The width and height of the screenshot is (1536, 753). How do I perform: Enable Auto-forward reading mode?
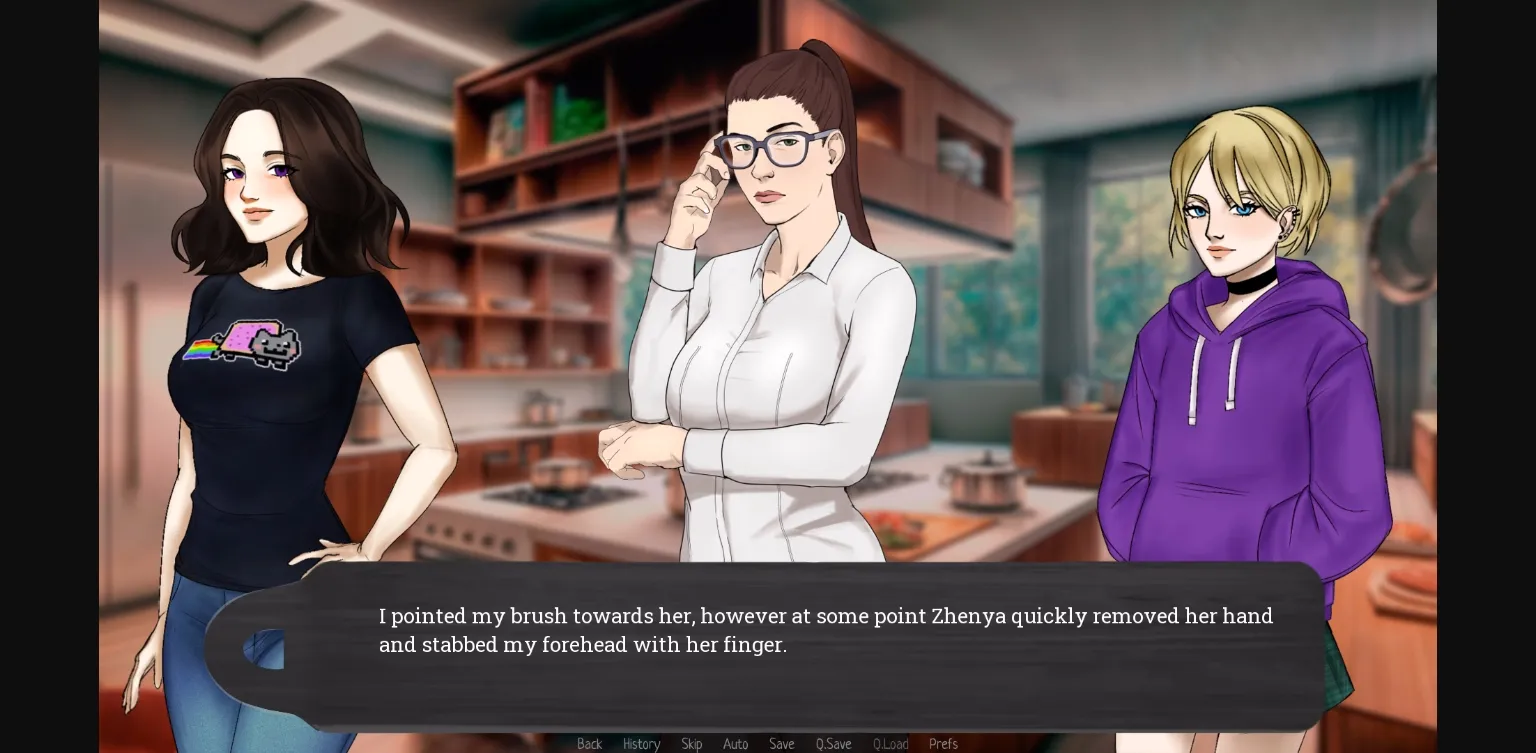point(736,744)
